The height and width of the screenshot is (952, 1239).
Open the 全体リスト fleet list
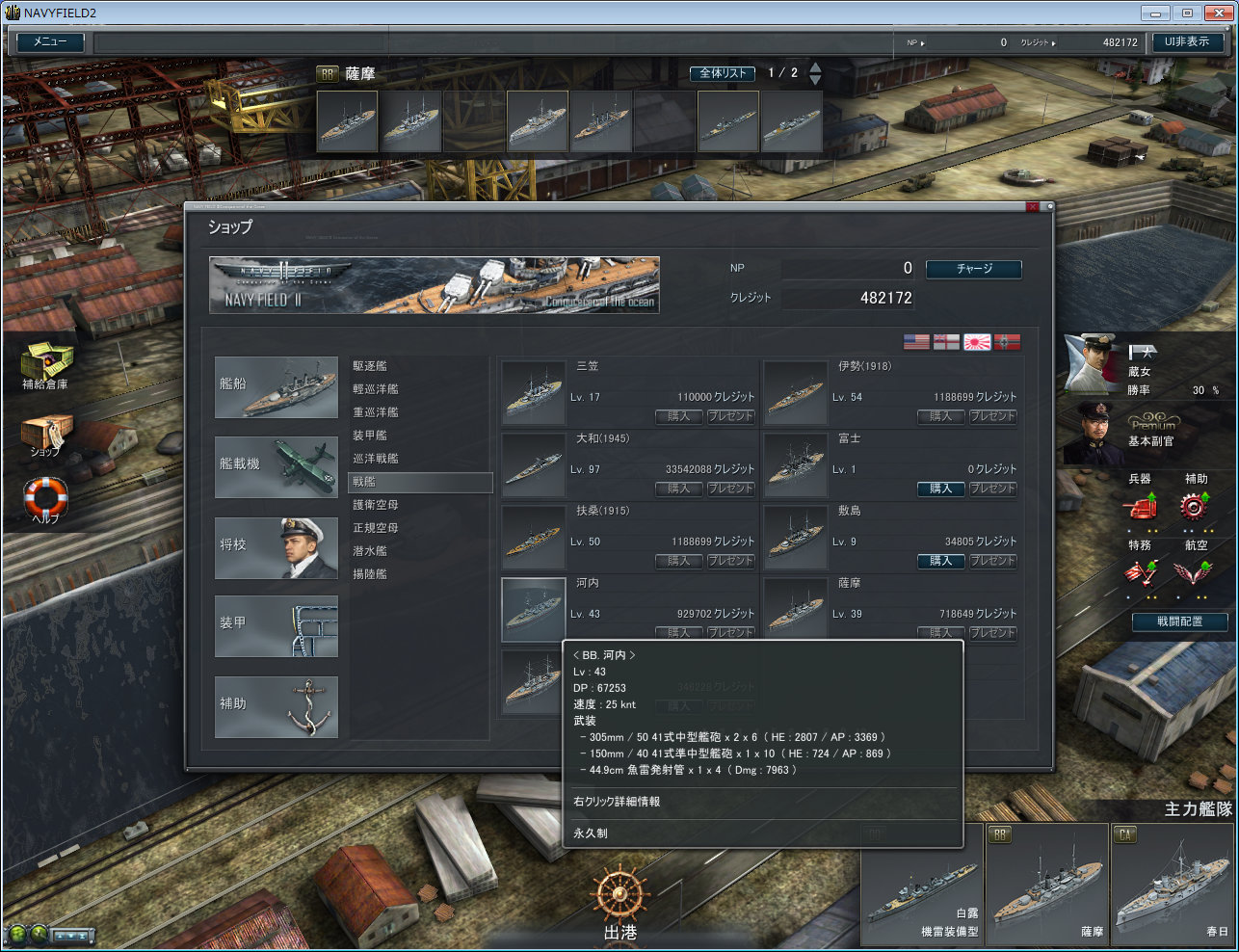pos(723,73)
